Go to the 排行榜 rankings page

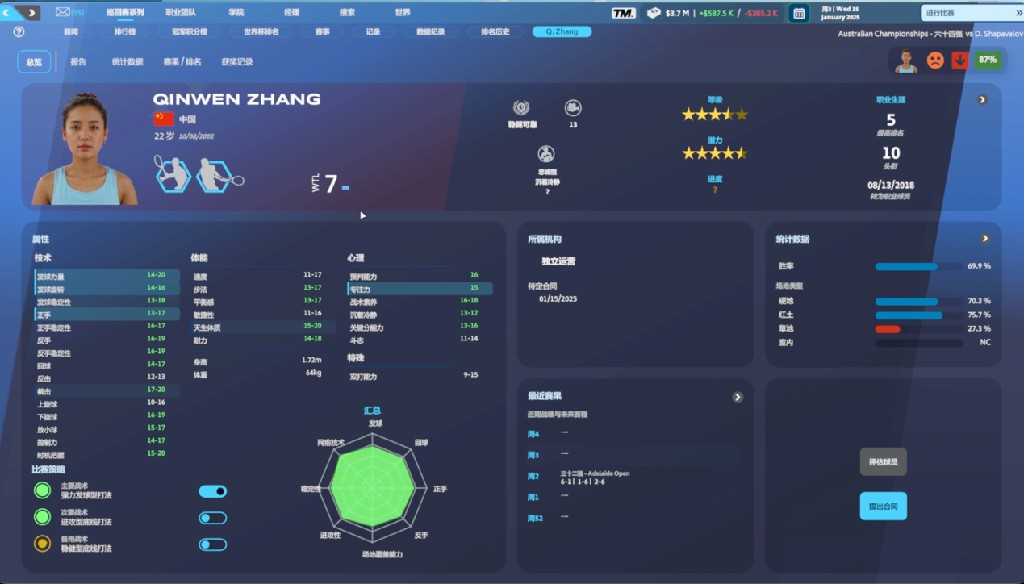[125, 32]
